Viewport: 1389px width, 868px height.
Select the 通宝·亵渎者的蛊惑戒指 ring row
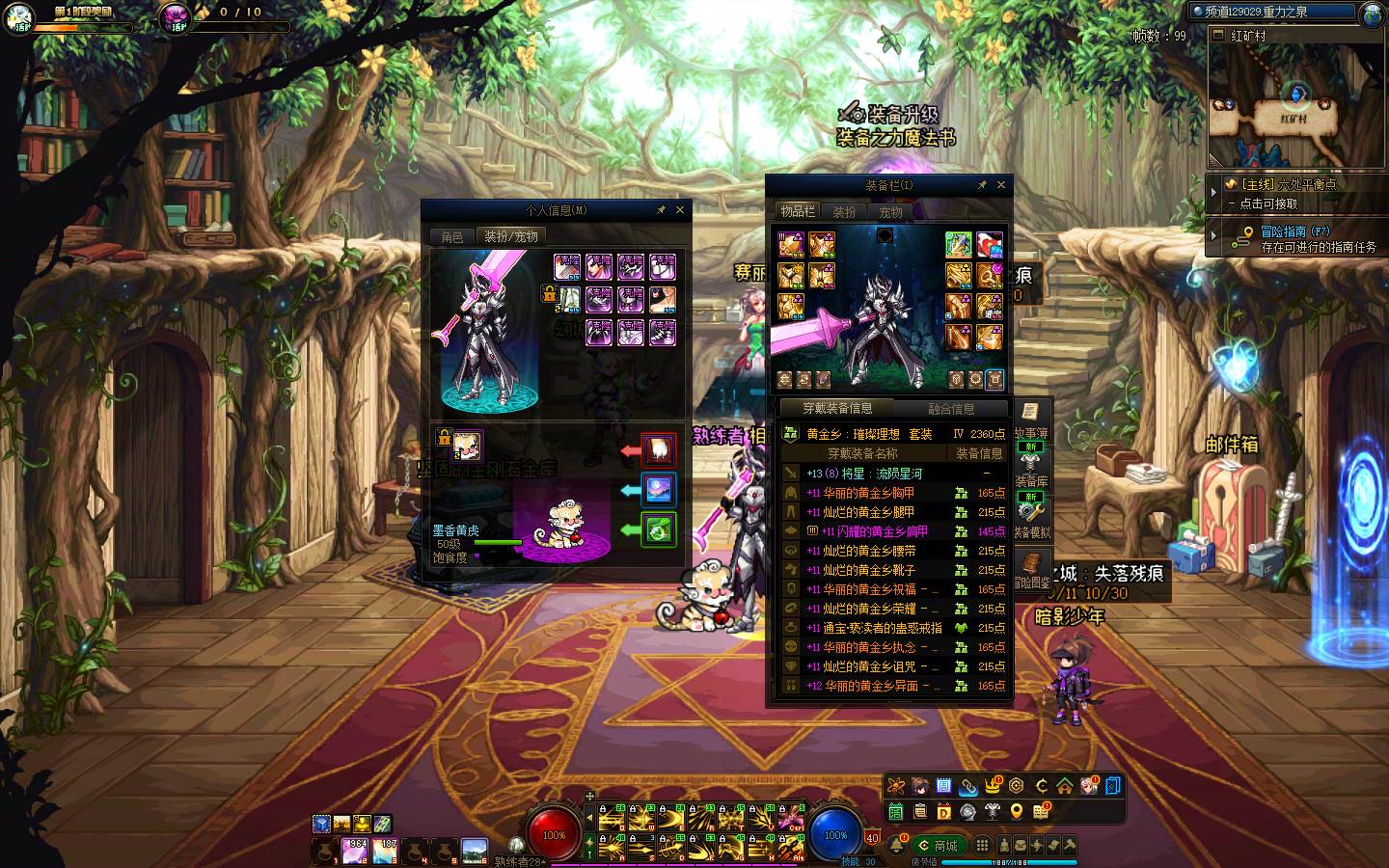[x=883, y=628]
